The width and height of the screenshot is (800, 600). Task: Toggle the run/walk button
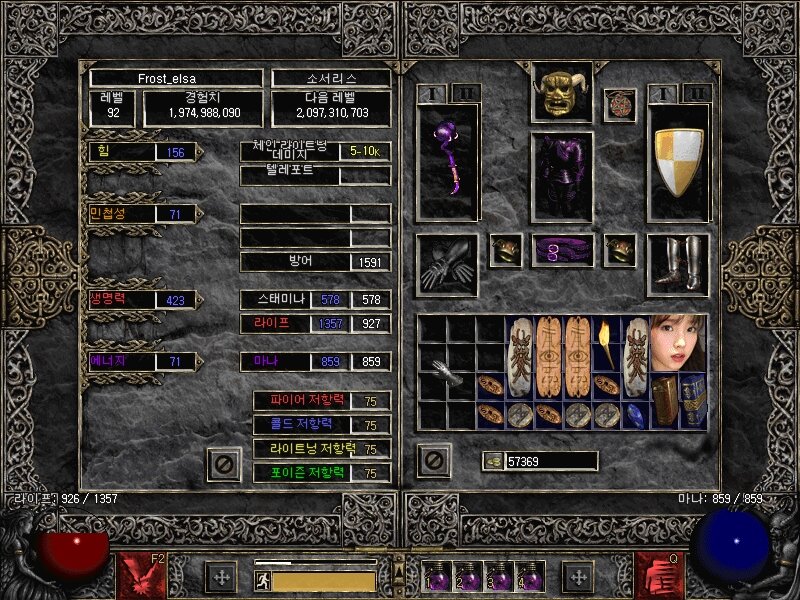click(262, 578)
